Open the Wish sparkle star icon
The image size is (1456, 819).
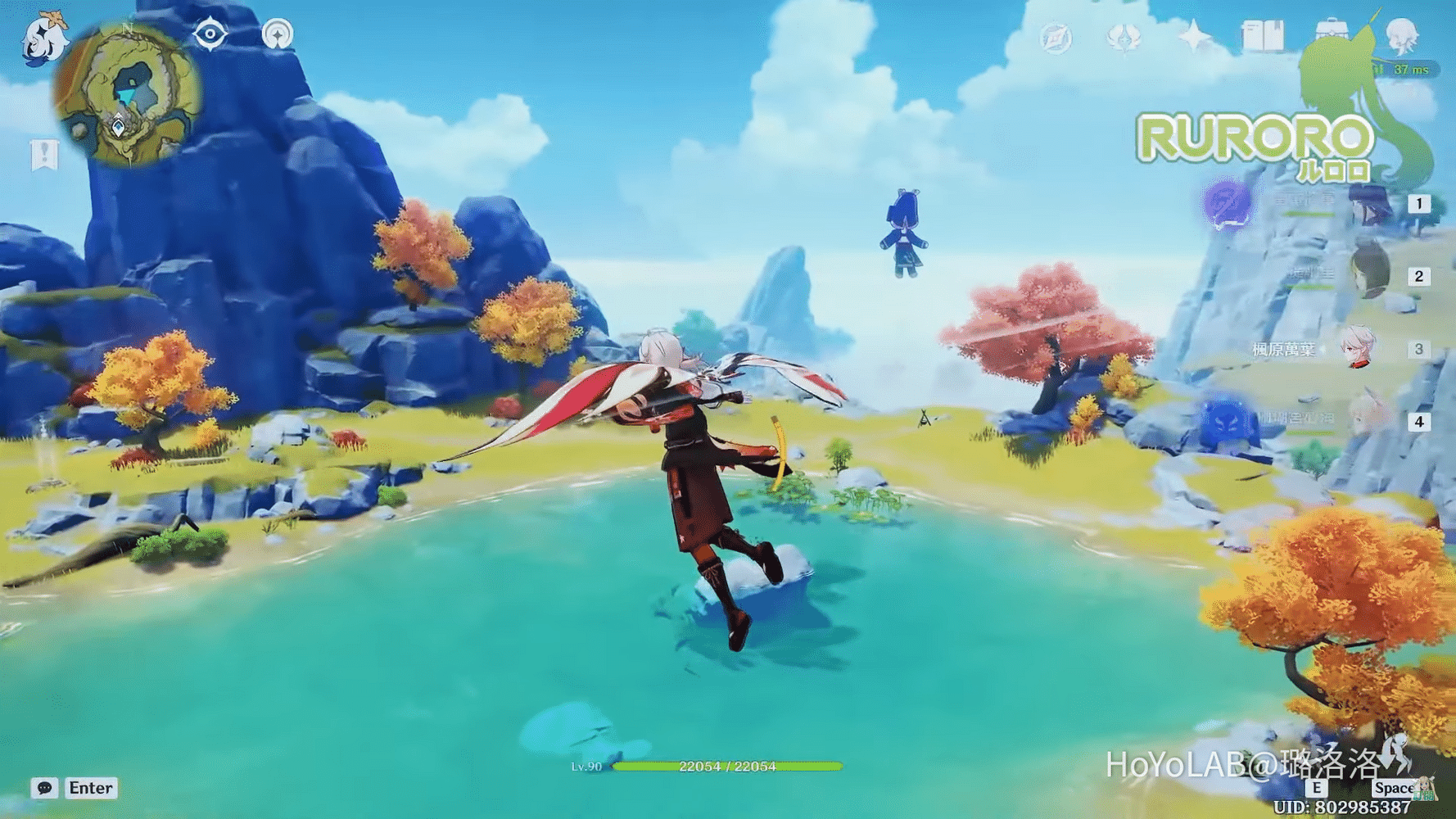coord(1192,35)
